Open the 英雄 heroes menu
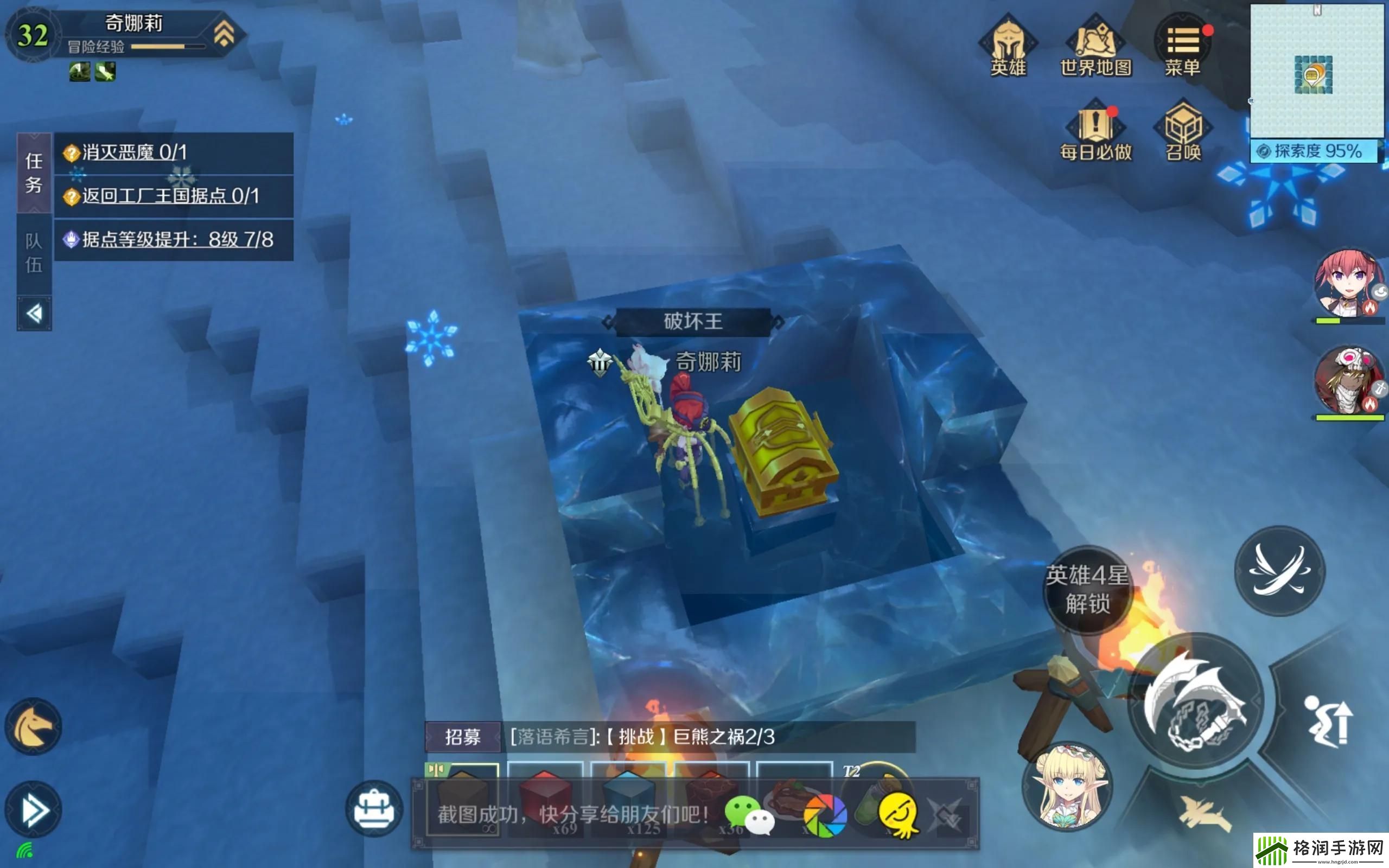Viewport: 1389px width, 868px height. (x=1008, y=46)
